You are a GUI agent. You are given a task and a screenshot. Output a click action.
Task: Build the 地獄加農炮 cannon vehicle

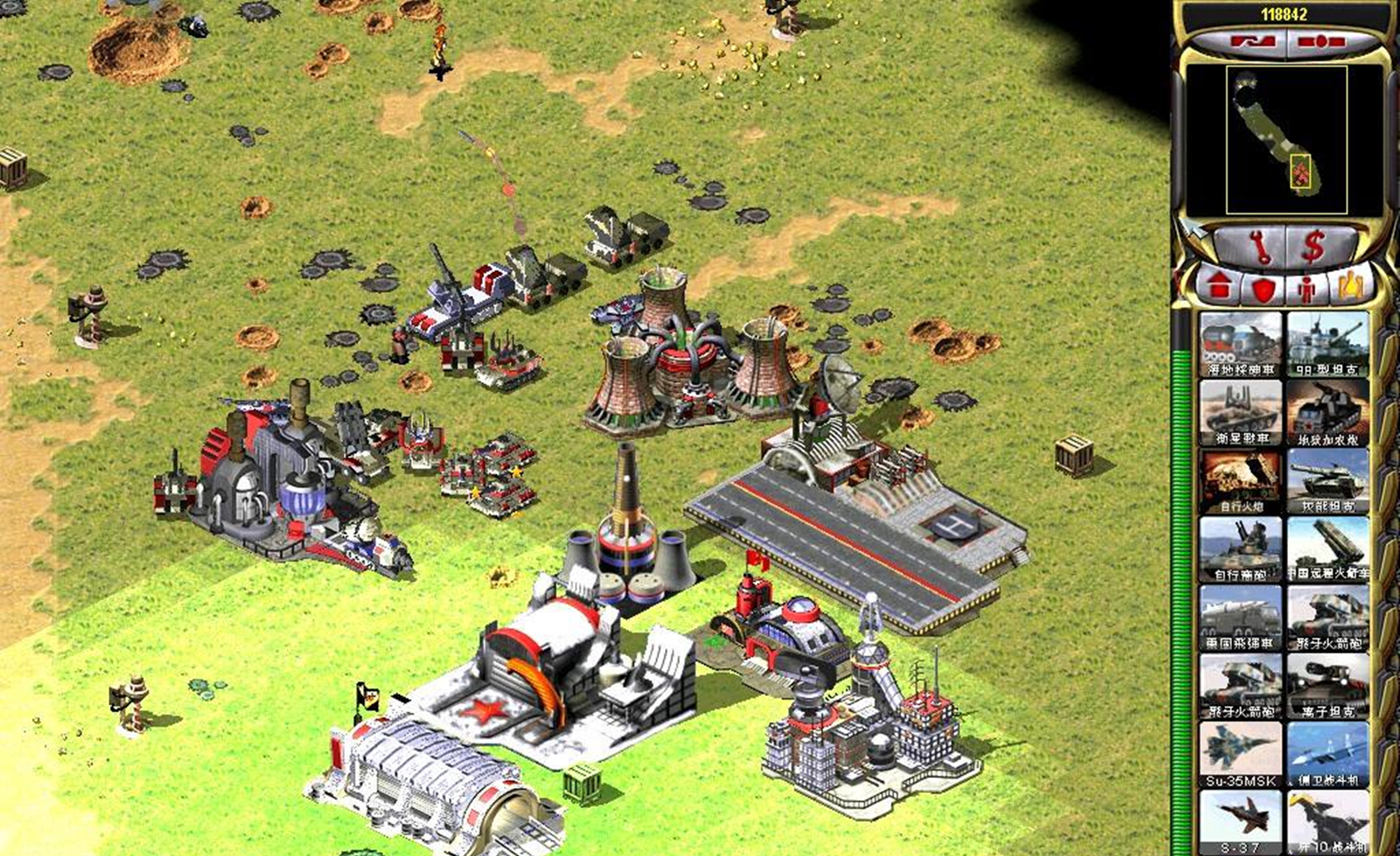(x=1327, y=413)
